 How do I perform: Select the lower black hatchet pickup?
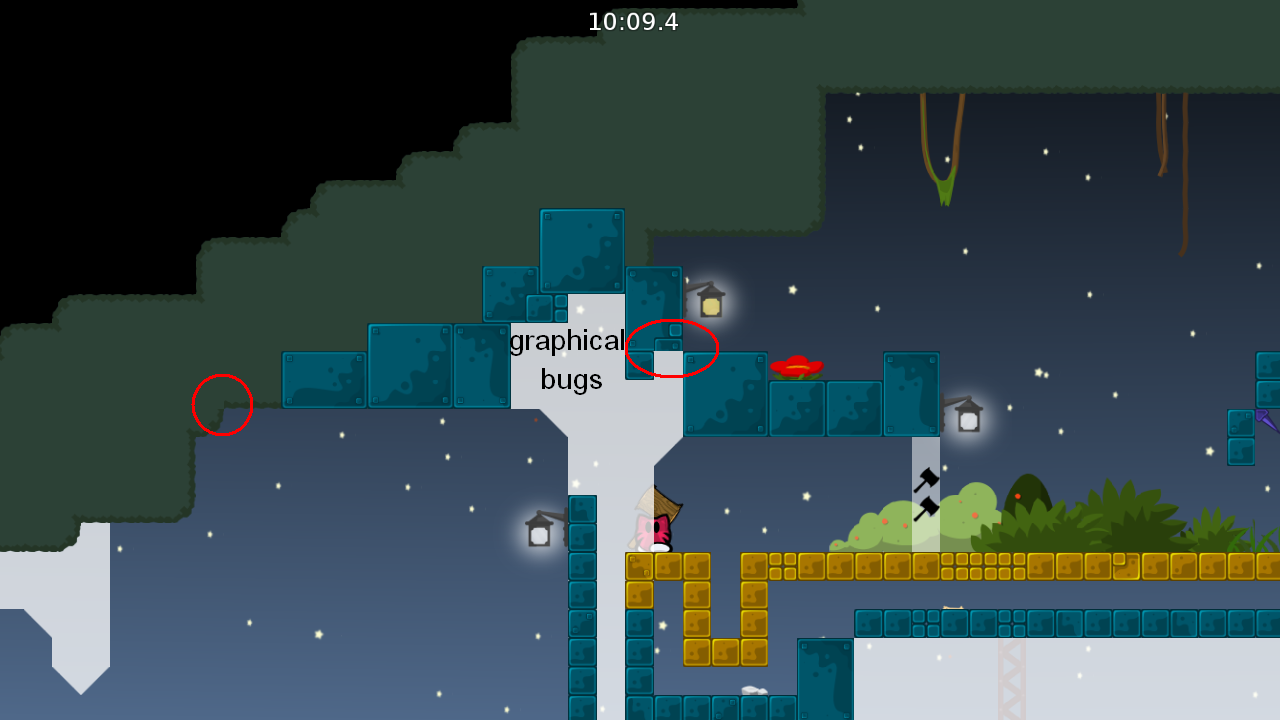point(927,510)
